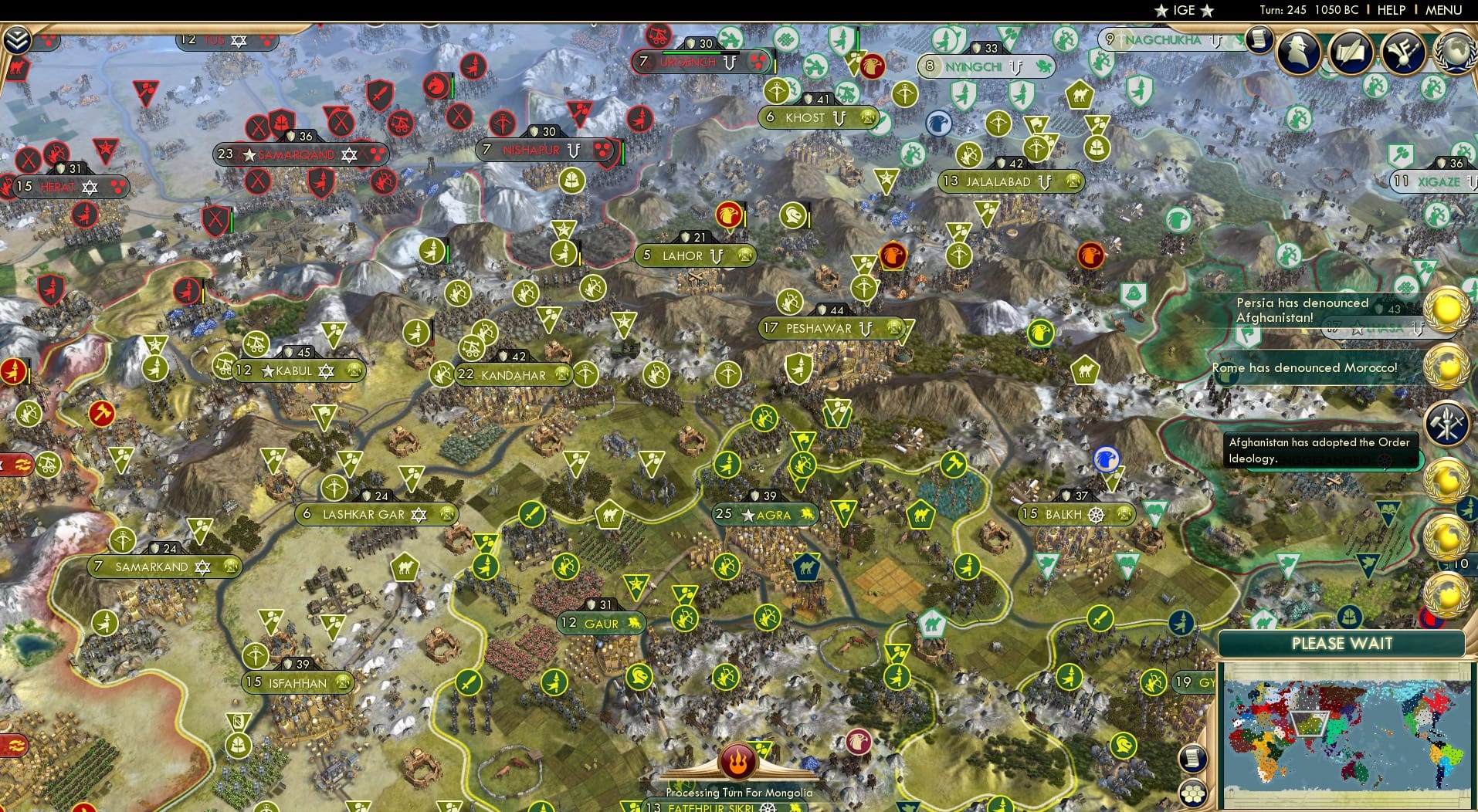Open the MENU from the top bar
1478x812 pixels.
(x=1442, y=11)
